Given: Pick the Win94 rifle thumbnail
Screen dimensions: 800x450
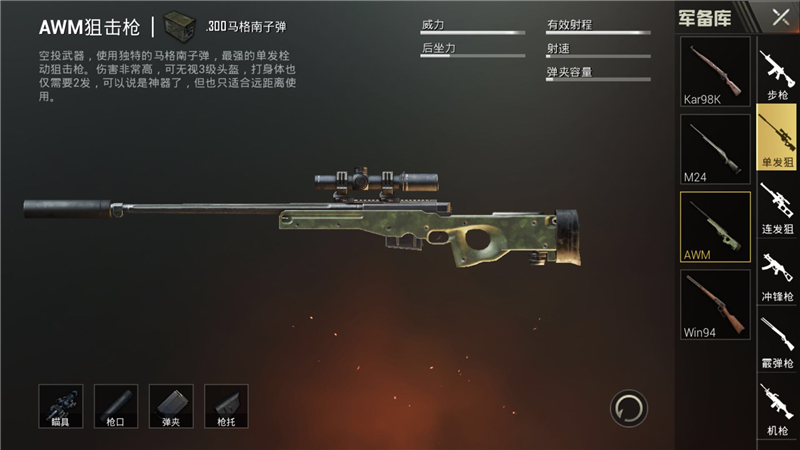Looking at the screenshot, I should click(x=715, y=304).
